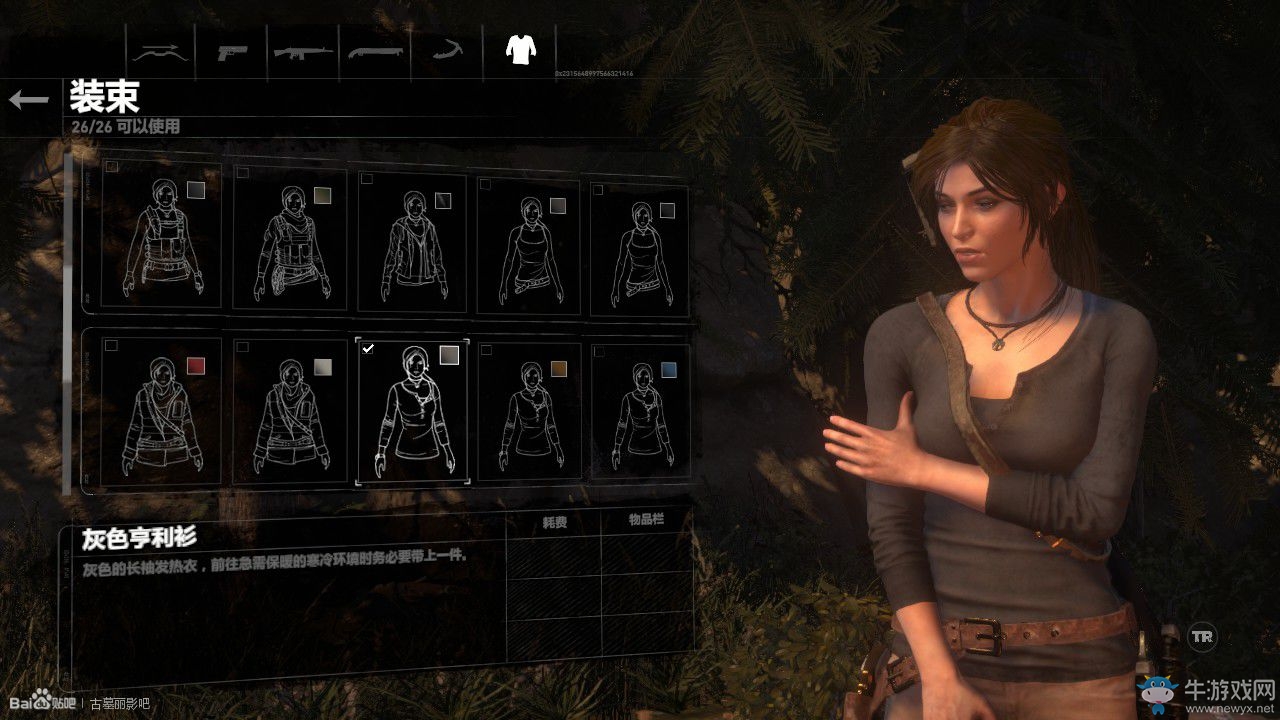Viewport: 1280px width, 720px height.
Task: Switch to the shotgun tab
Action: [x=375, y=51]
